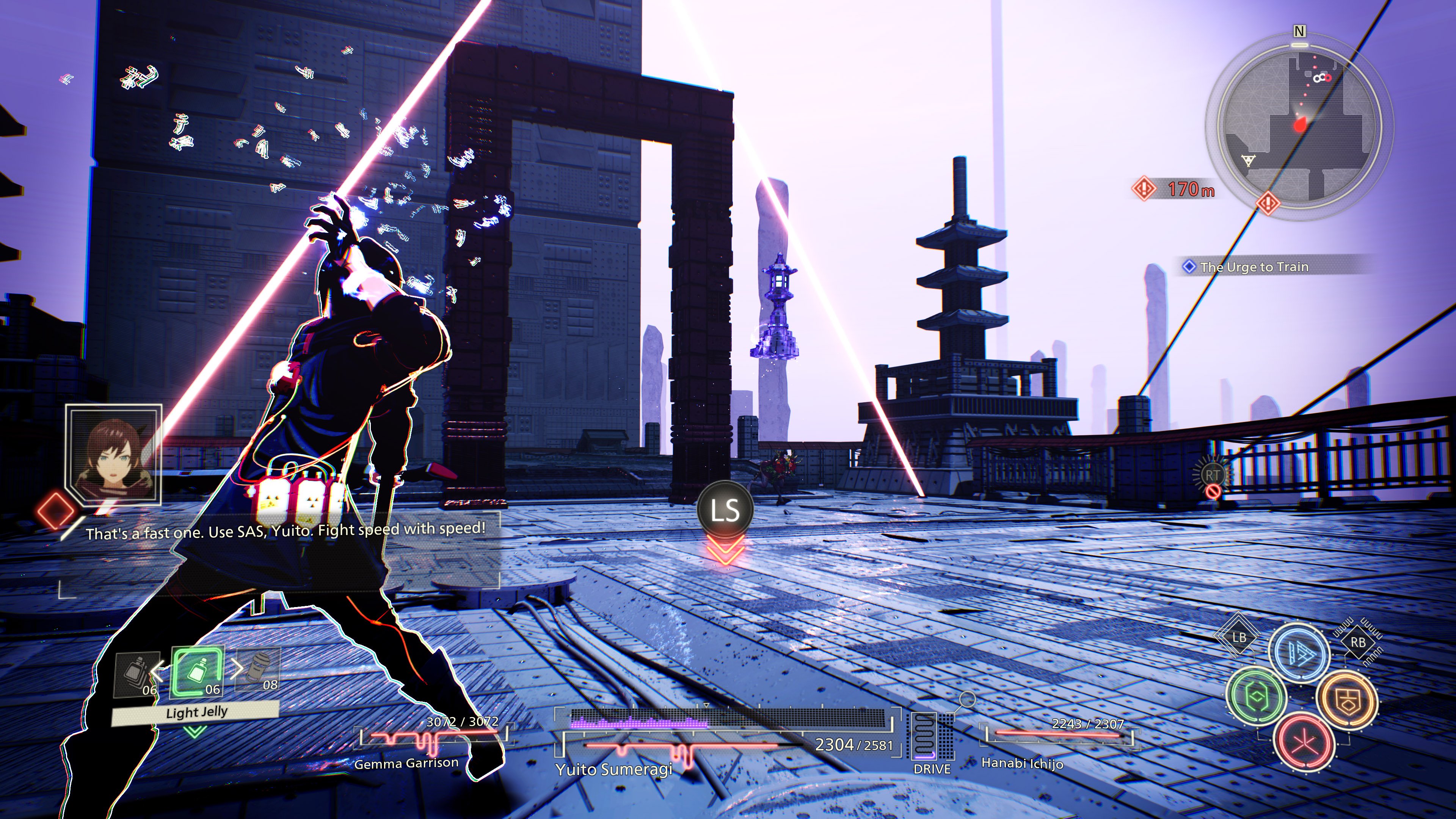Activate the blue triangle SAS ability
Screen dimensions: 1456x819
(x=1299, y=653)
